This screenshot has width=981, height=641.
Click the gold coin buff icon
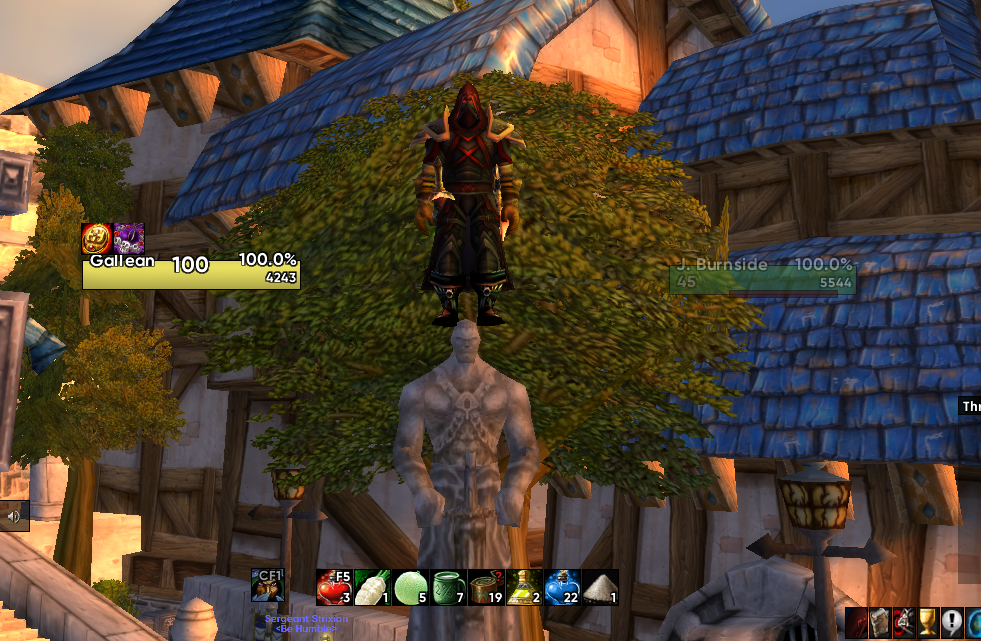click(x=97, y=239)
